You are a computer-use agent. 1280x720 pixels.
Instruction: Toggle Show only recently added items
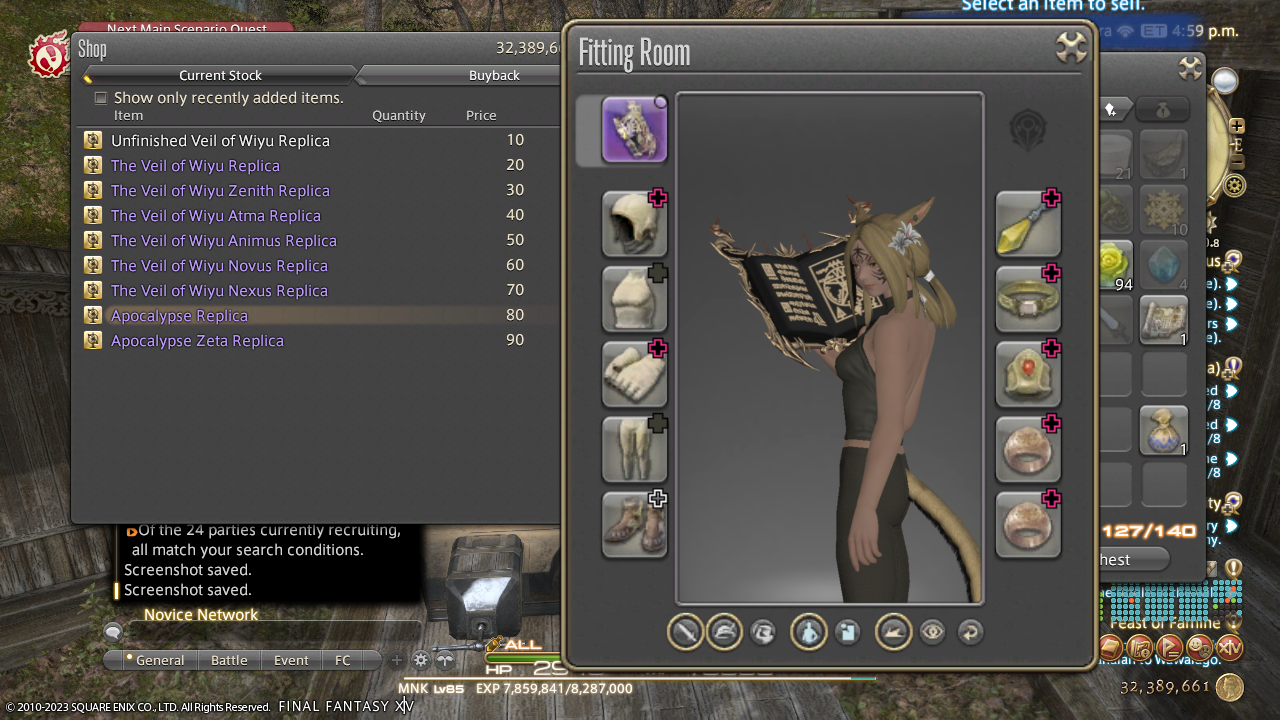click(x=101, y=98)
